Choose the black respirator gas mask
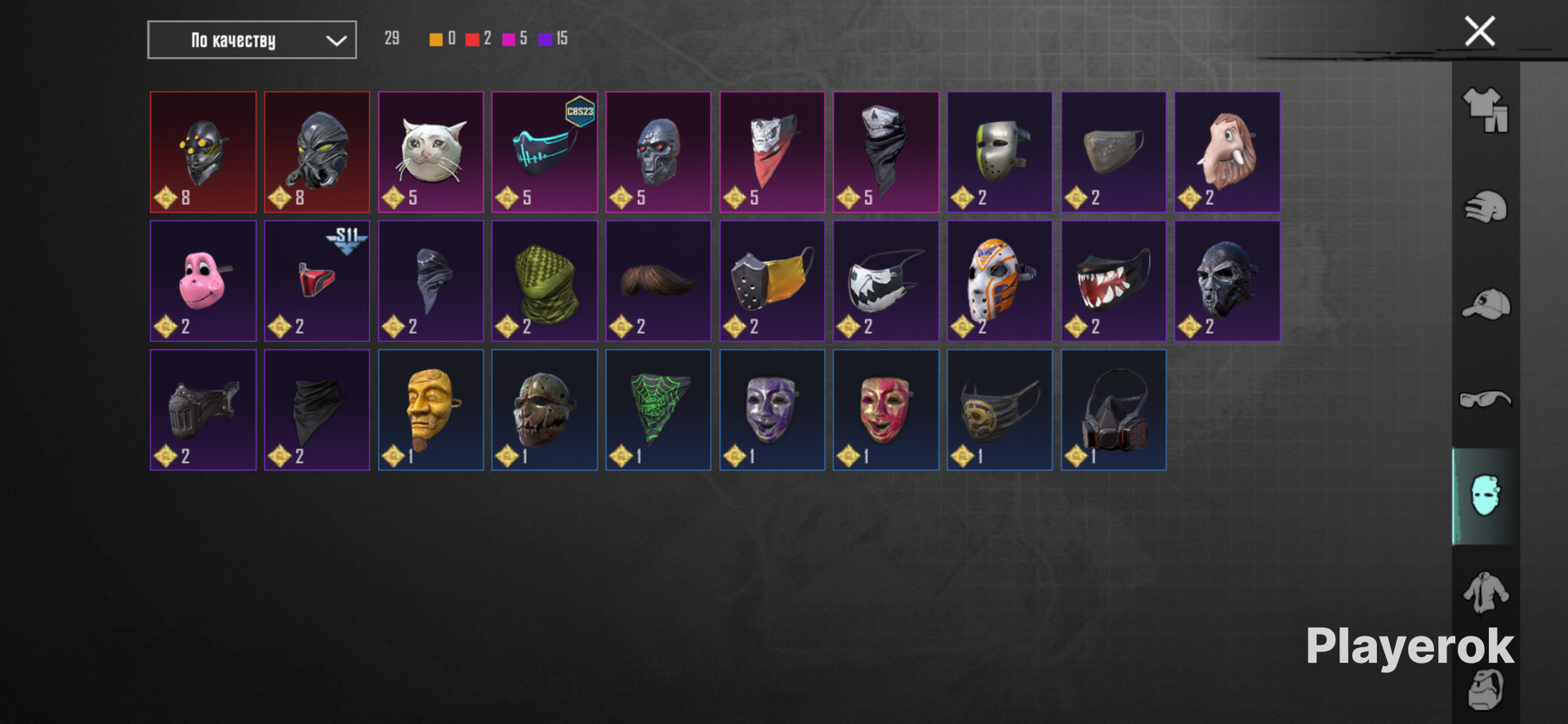 pyautogui.click(x=1114, y=409)
